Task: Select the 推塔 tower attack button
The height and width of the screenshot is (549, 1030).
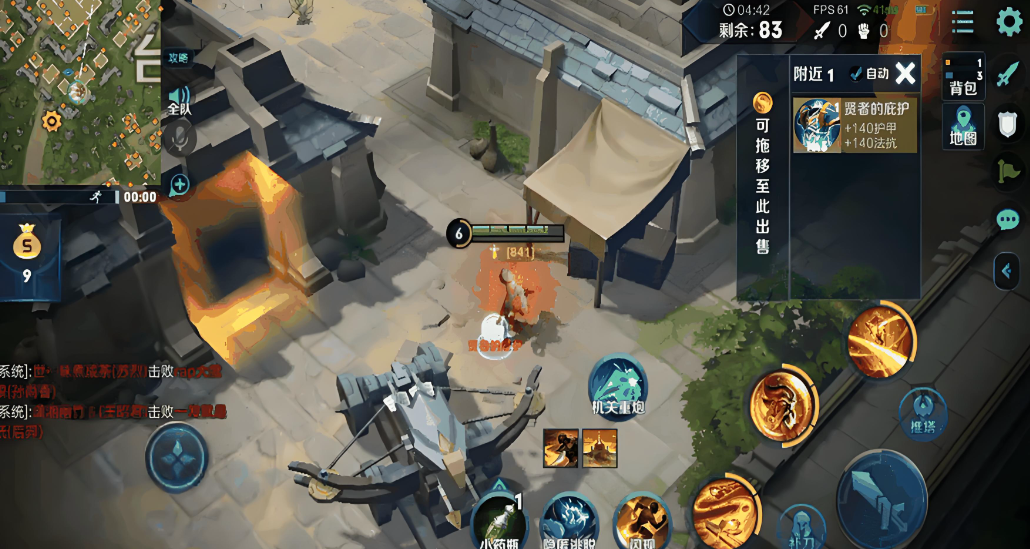Action: coord(923,412)
